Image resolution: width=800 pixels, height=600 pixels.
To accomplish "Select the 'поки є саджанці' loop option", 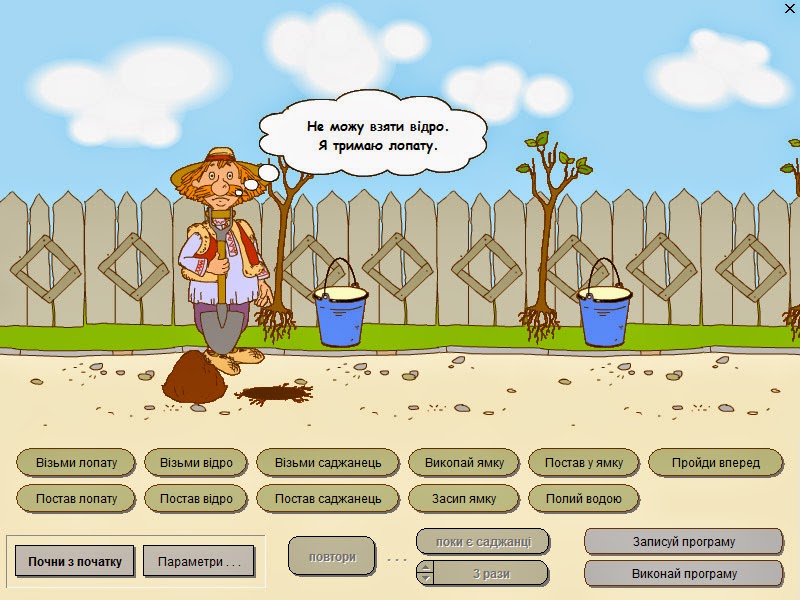I will click(x=483, y=542).
